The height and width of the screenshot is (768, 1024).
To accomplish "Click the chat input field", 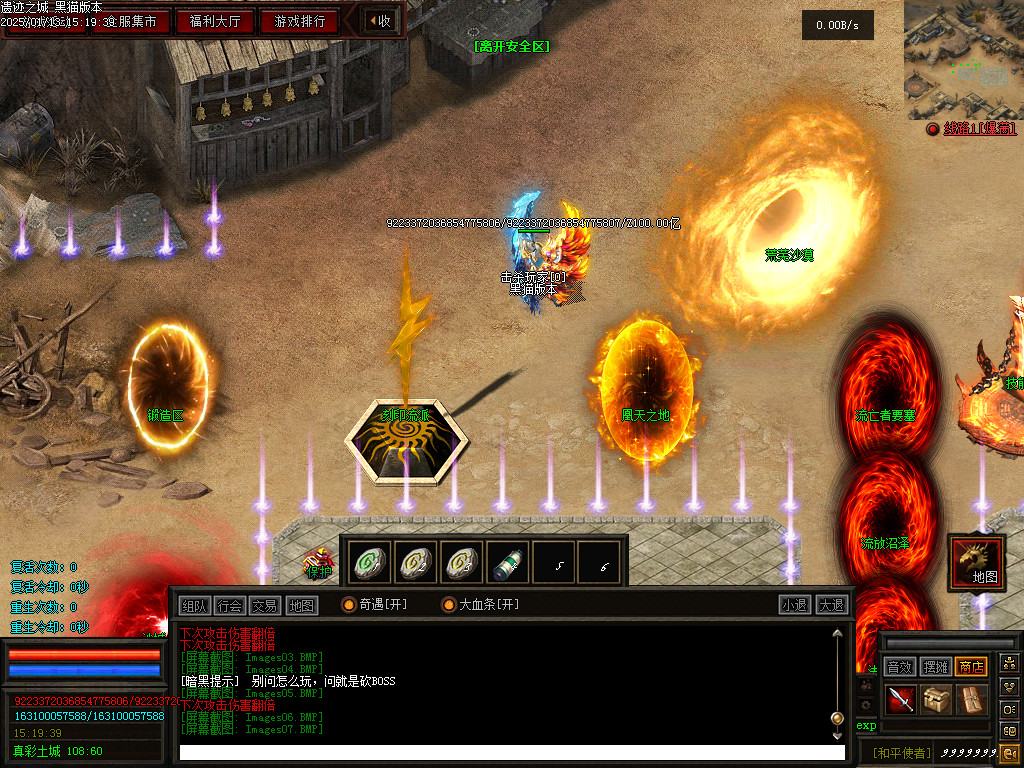I will point(510,752).
